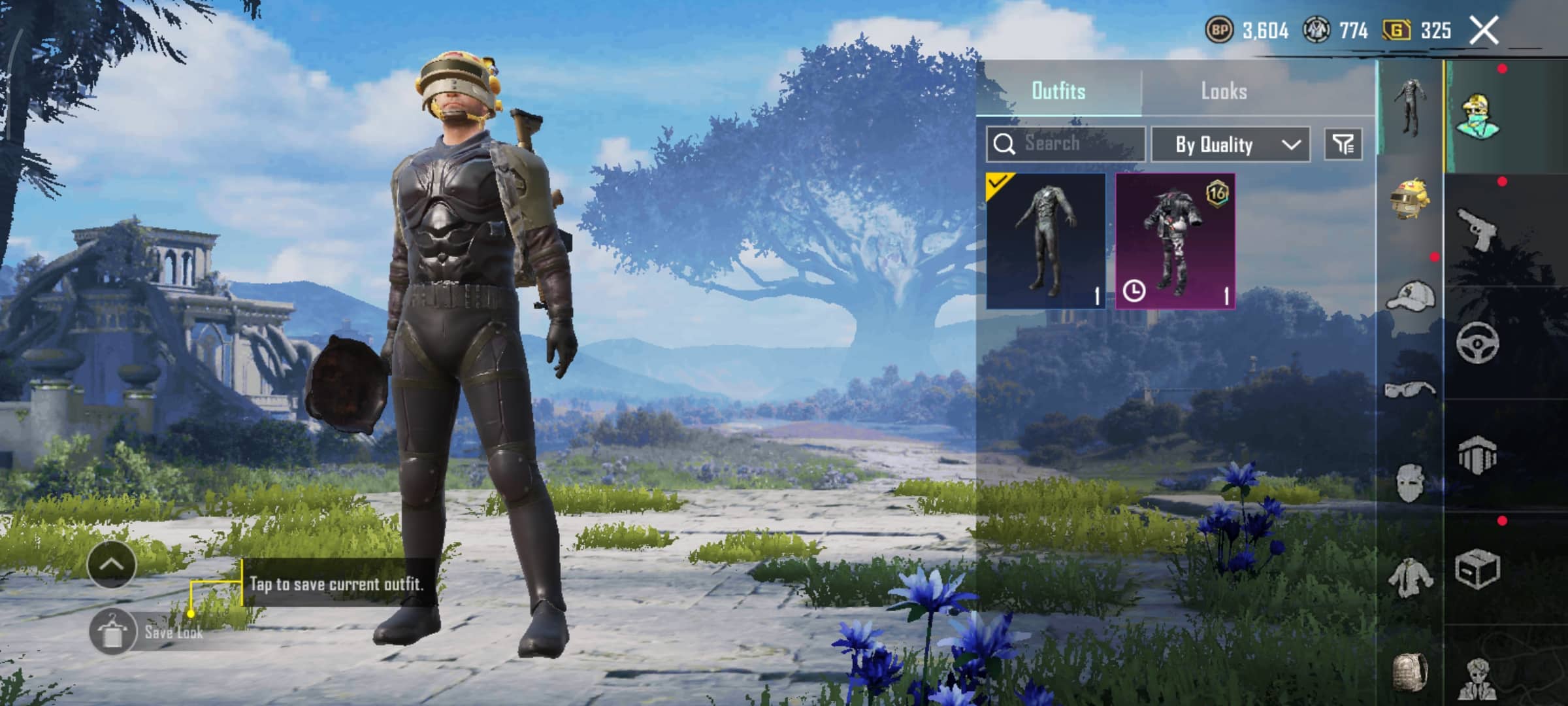The height and width of the screenshot is (706, 1568).
Task: Open the backpack skins category
Action: point(1409,671)
